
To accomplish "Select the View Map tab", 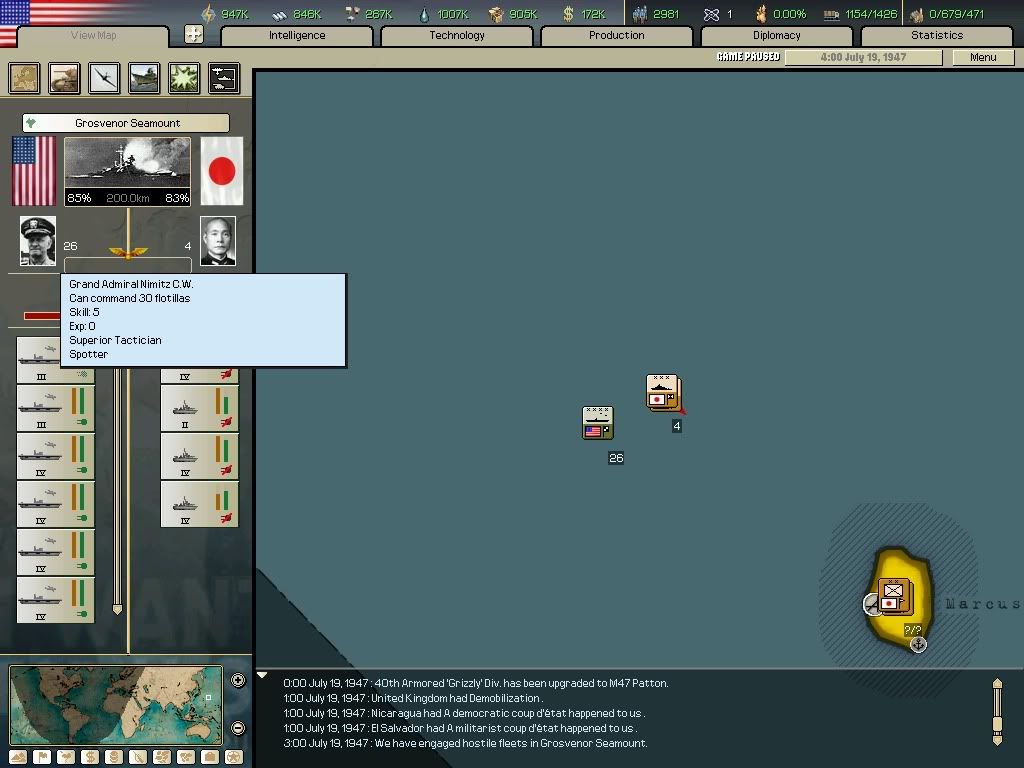I will [x=93, y=36].
